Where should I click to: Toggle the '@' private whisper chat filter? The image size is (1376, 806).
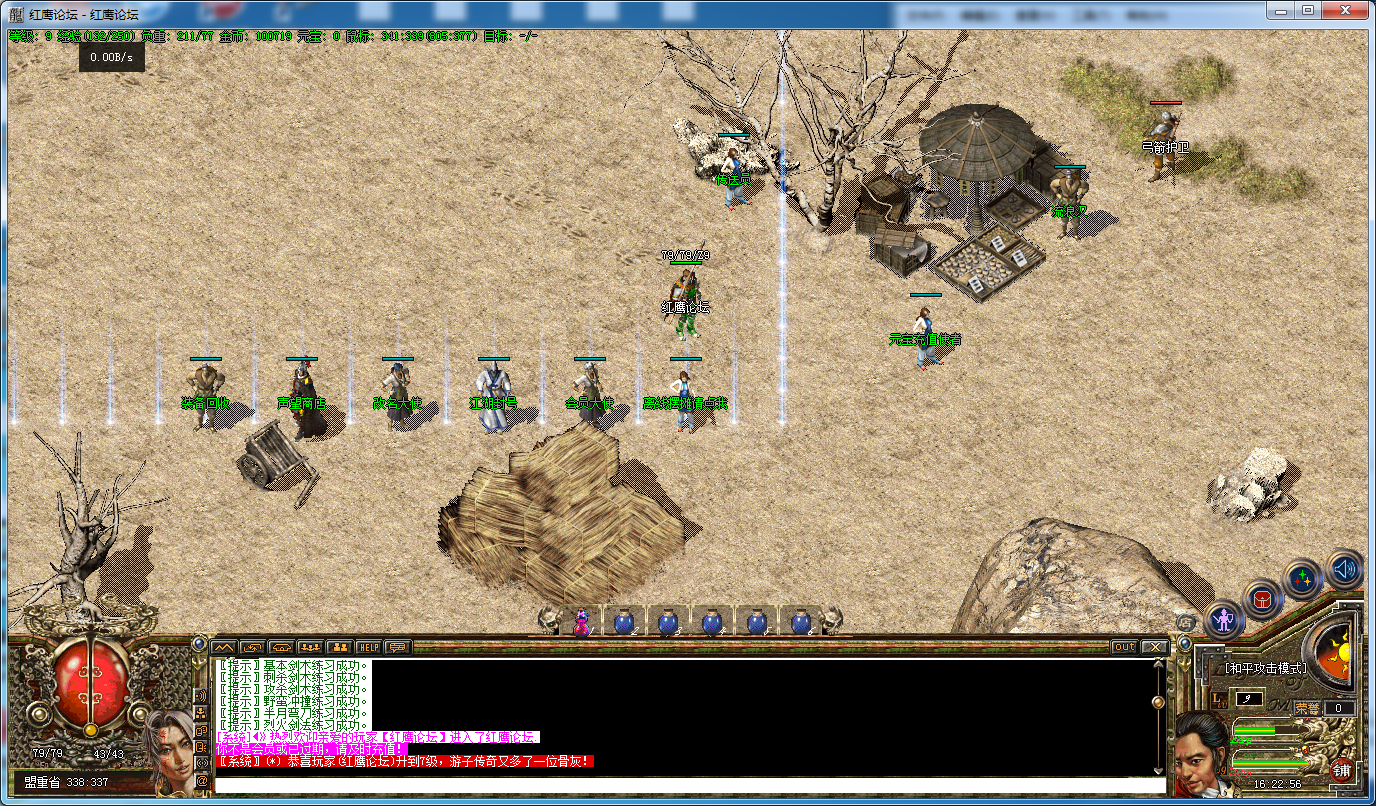(202, 780)
